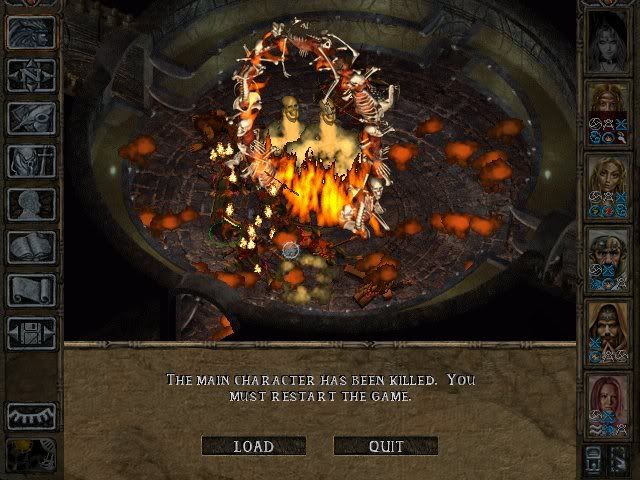The width and height of the screenshot is (640, 480).
Task: Select the greyed-out main character portrait
Action: (x=608, y=40)
